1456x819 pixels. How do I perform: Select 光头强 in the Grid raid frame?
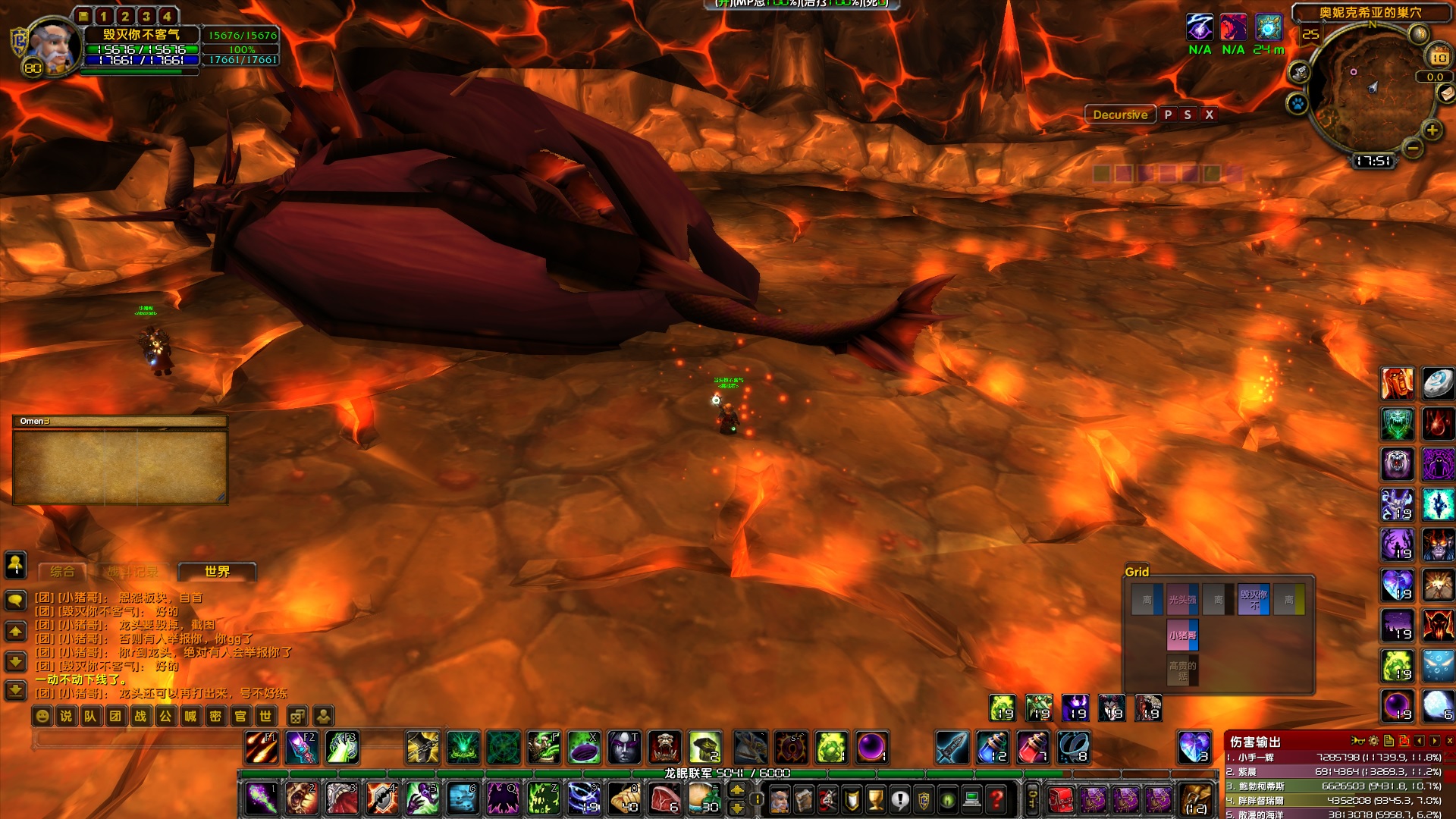1182,600
